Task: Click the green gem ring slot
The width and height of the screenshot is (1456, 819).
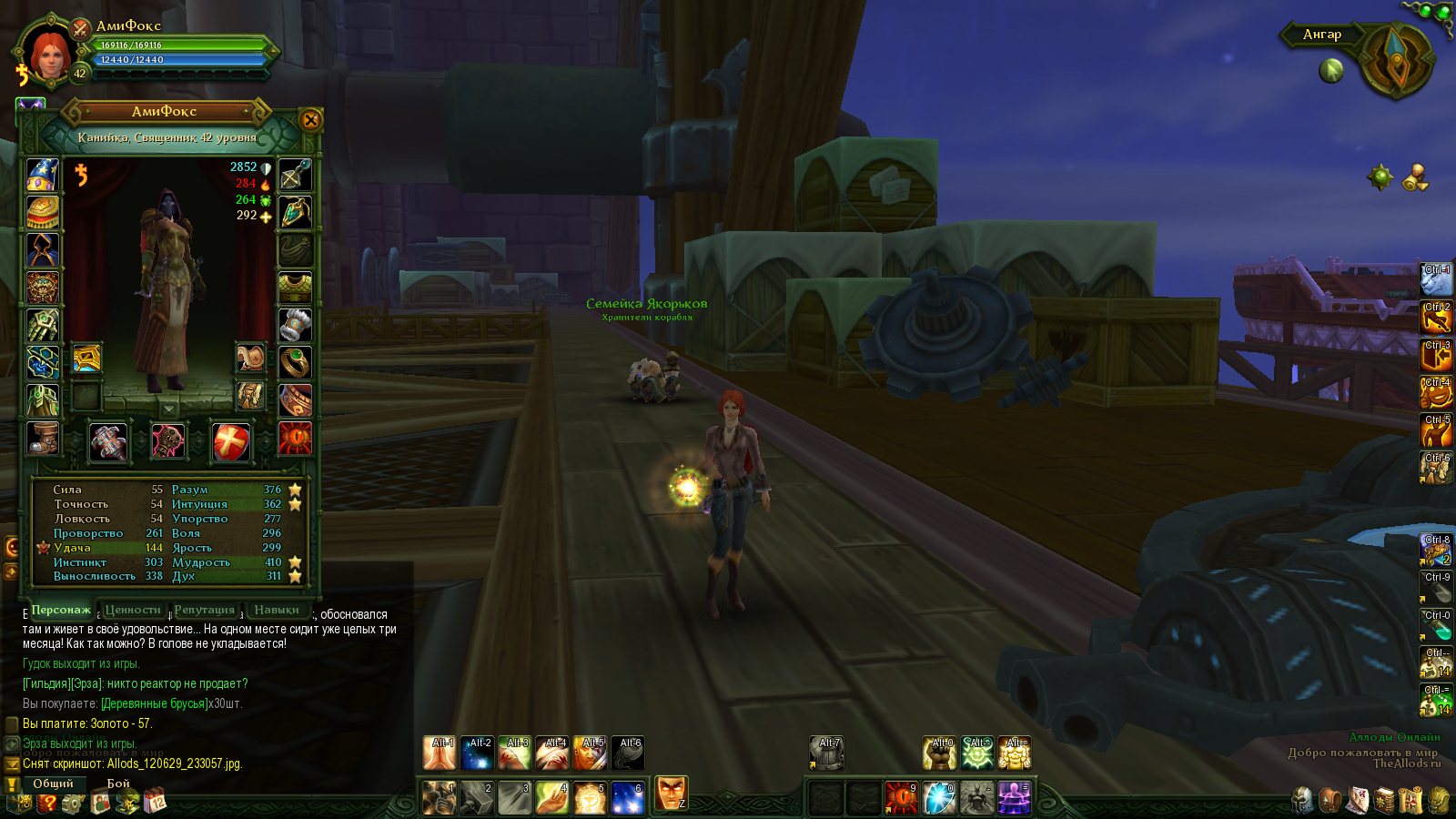Action: coord(295,362)
